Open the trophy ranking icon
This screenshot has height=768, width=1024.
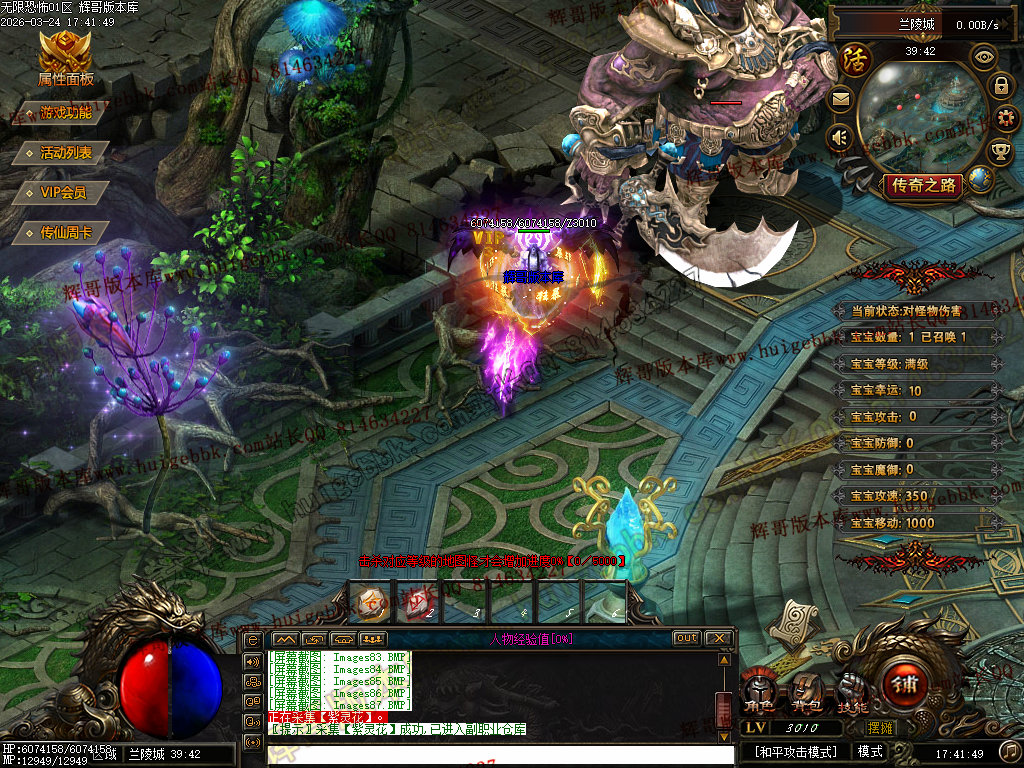coord(999,151)
